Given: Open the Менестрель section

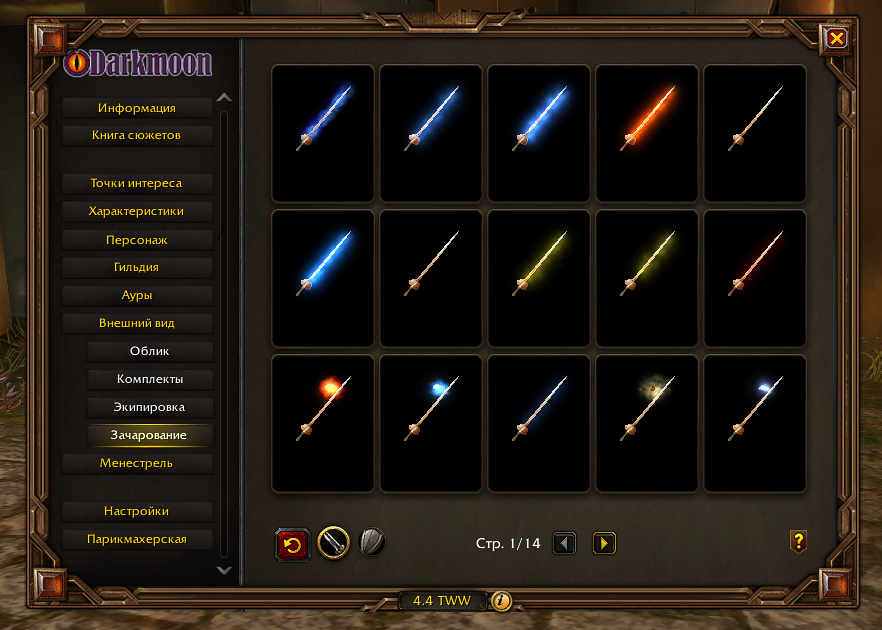Looking at the screenshot, I should (137, 464).
